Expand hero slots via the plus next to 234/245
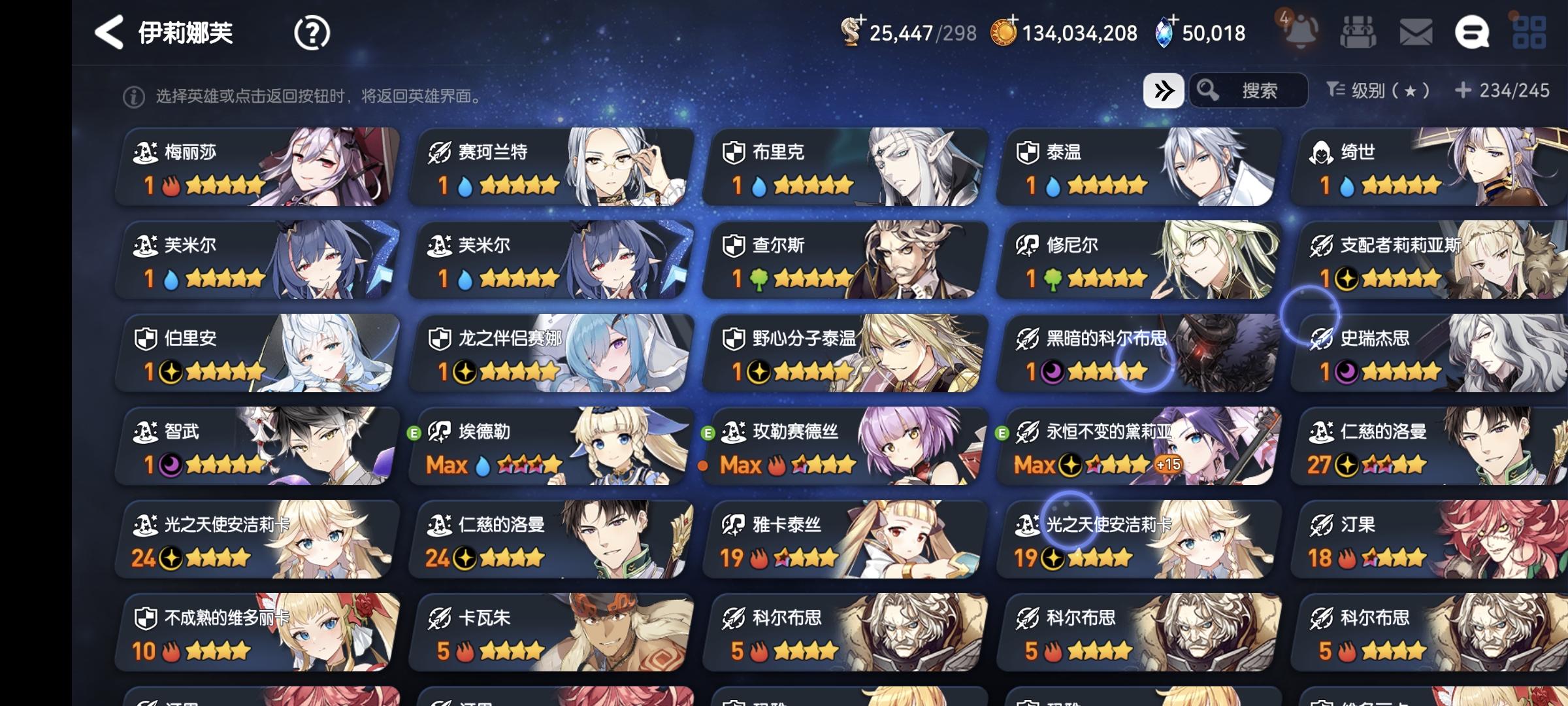 coord(1463,92)
